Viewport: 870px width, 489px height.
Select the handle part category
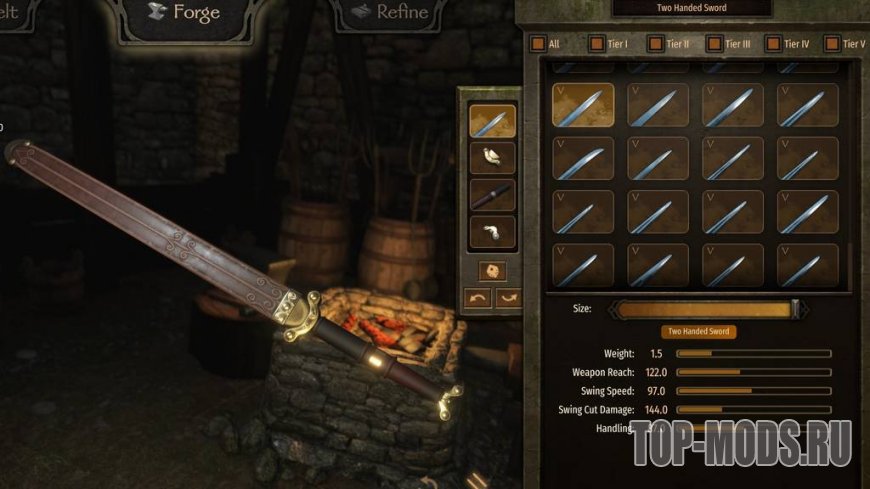[493, 195]
